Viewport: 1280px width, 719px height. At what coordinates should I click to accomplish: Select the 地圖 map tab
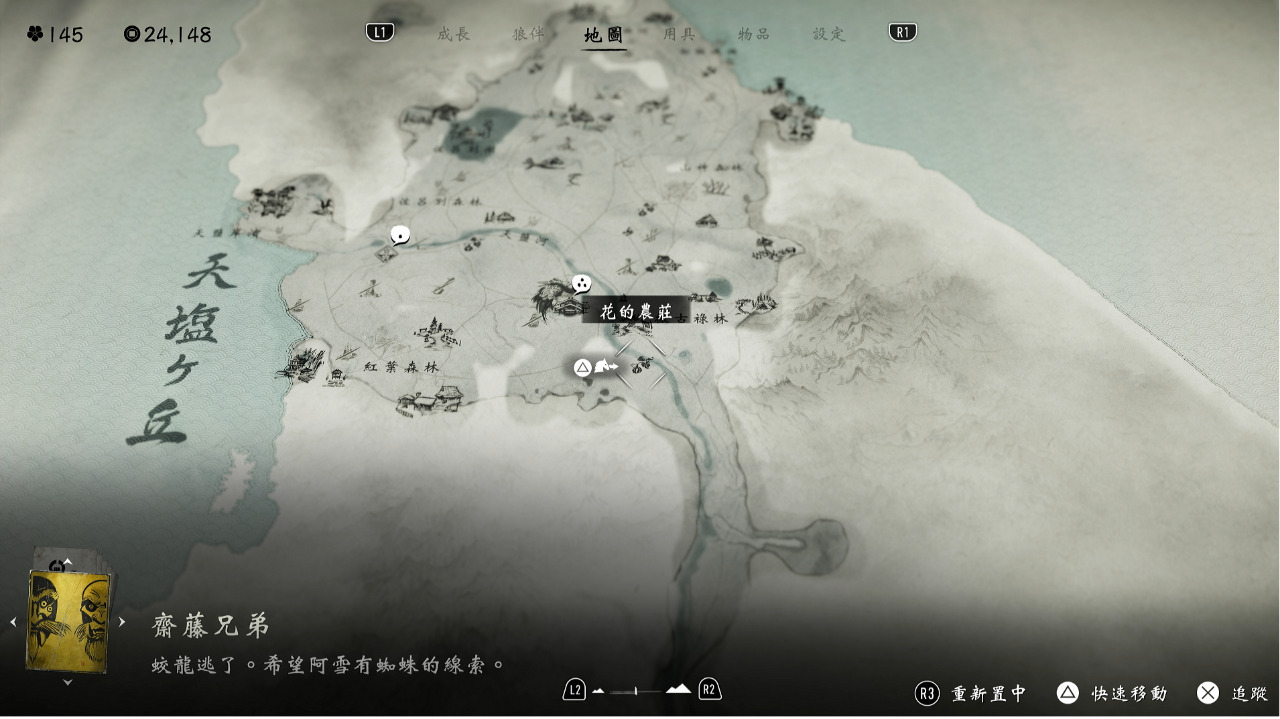click(604, 35)
